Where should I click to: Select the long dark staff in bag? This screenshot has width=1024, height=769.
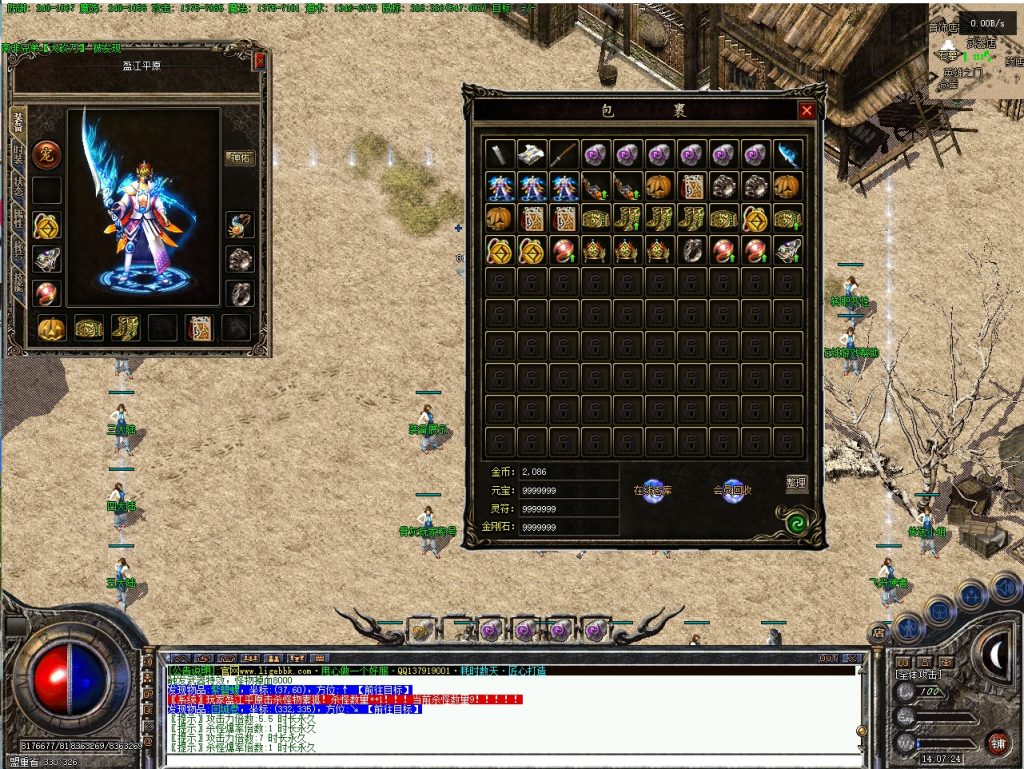click(x=564, y=154)
